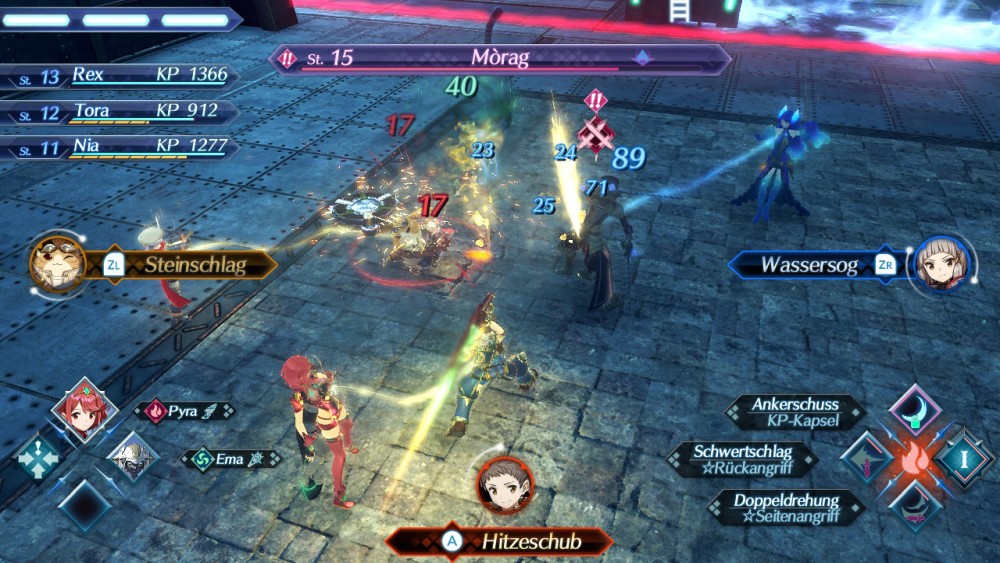The height and width of the screenshot is (563, 1000).
Task: Select Nia in the party list
Action: point(120,148)
